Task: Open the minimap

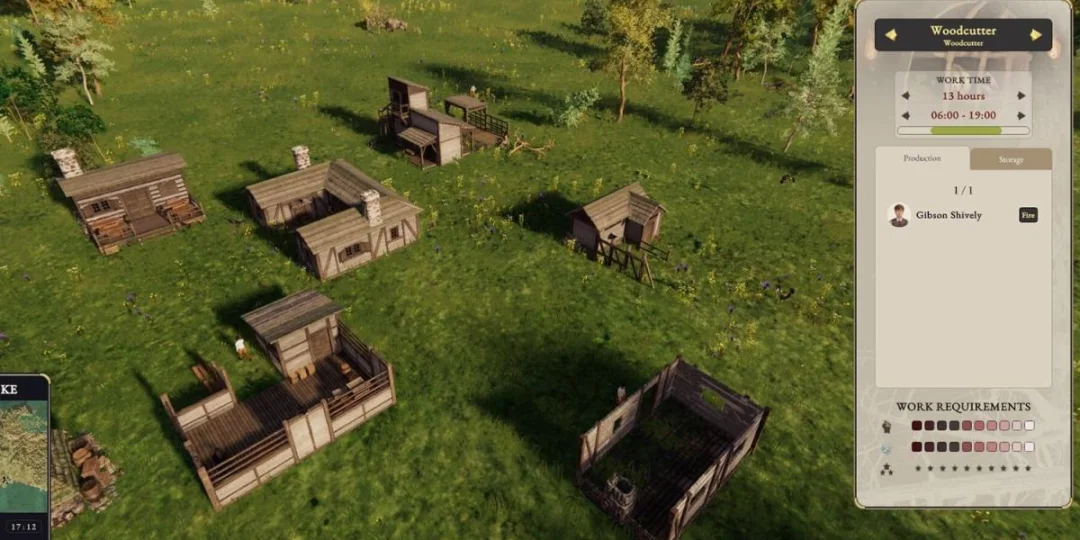Action: click(23, 450)
